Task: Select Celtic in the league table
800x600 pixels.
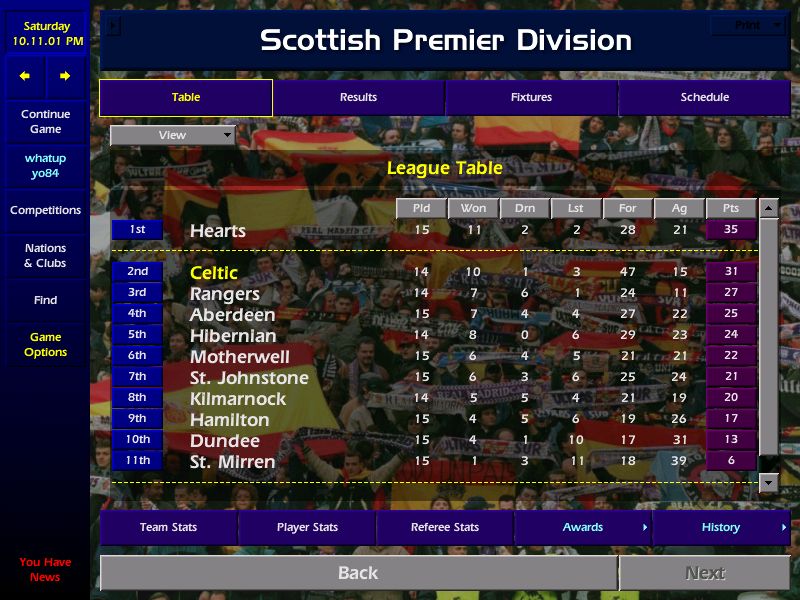Action: tap(214, 272)
